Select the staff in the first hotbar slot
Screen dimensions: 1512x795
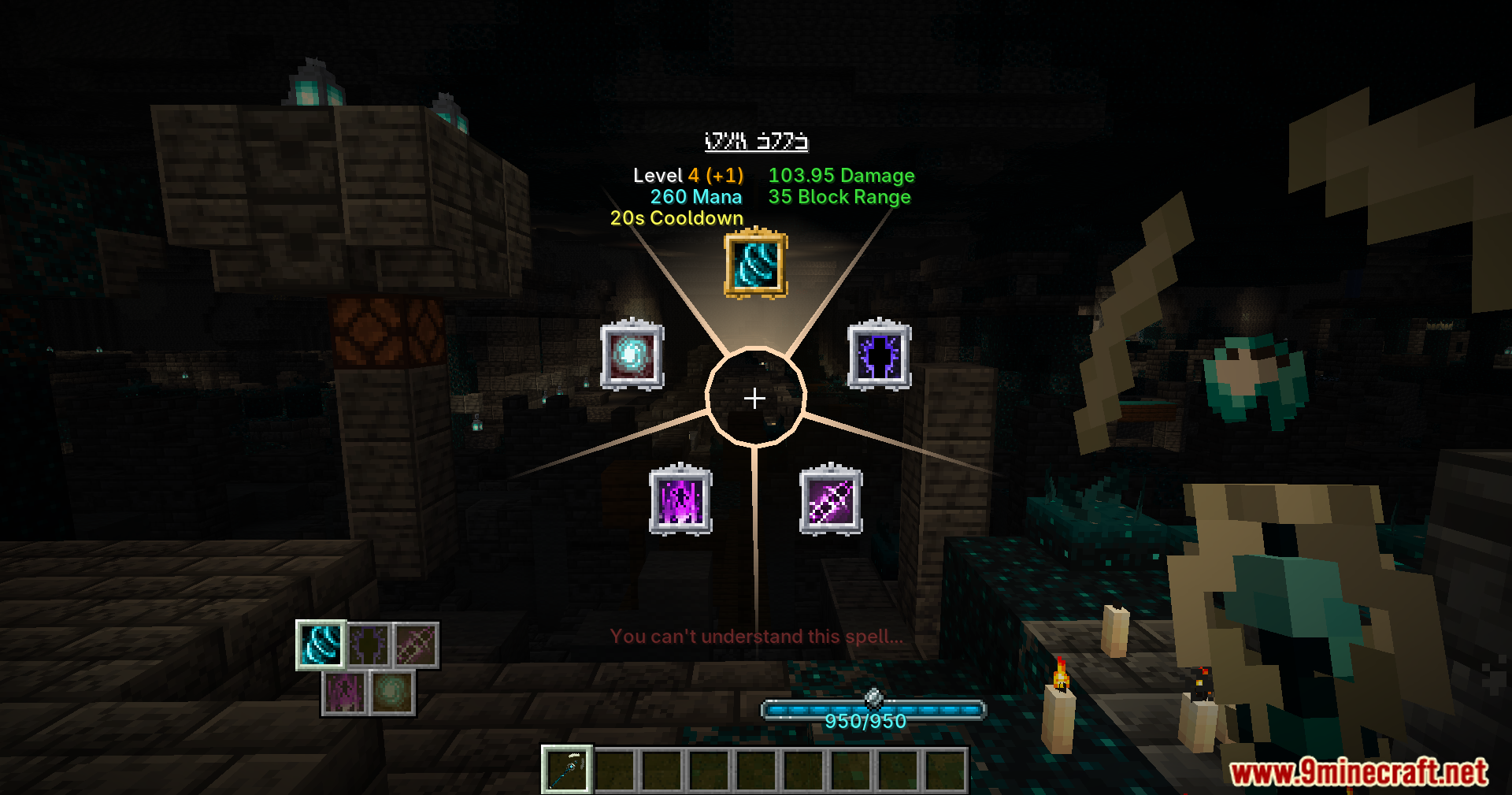pyautogui.click(x=568, y=770)
